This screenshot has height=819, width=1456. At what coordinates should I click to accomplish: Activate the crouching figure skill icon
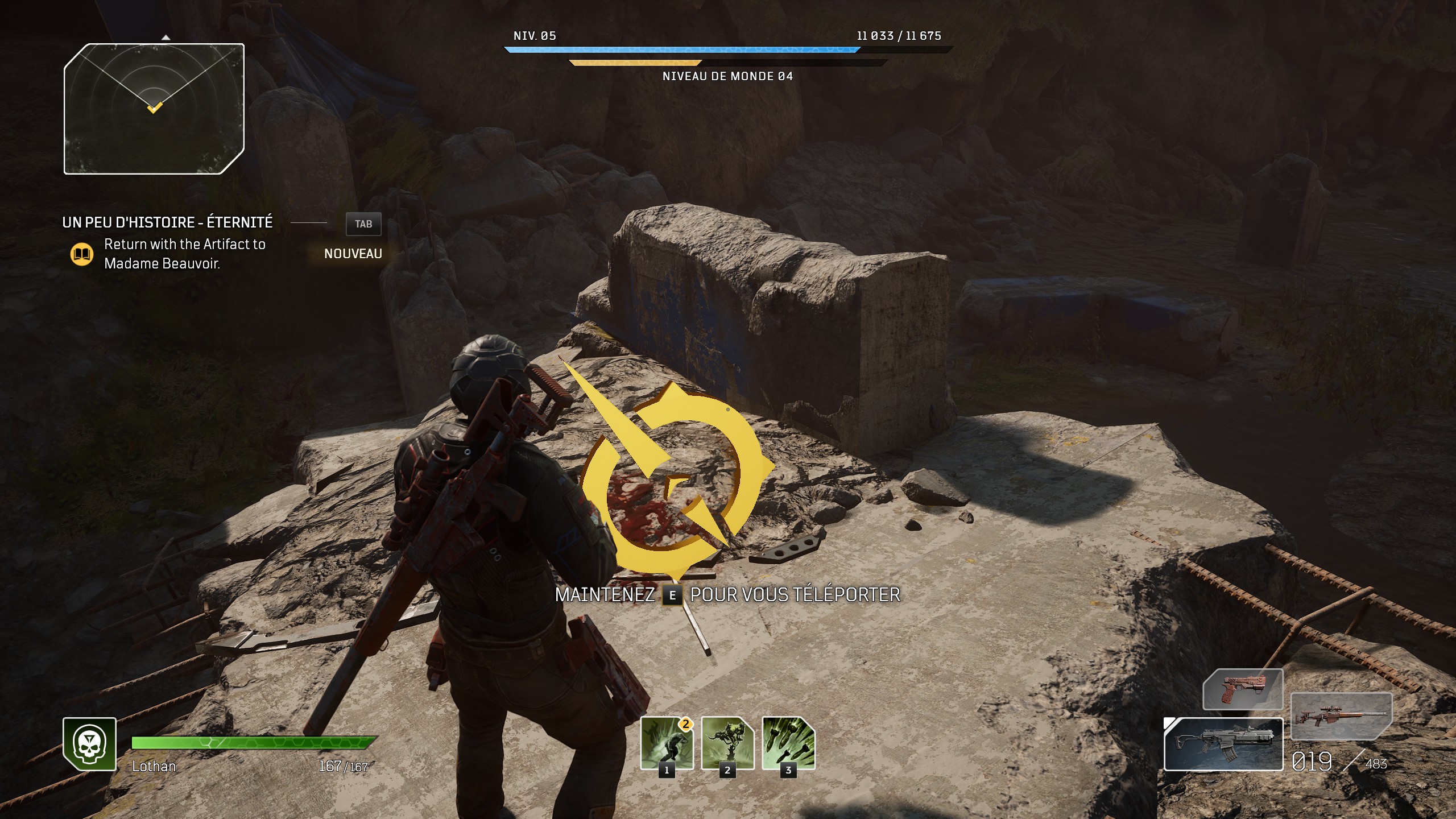(x=667, y=743)
